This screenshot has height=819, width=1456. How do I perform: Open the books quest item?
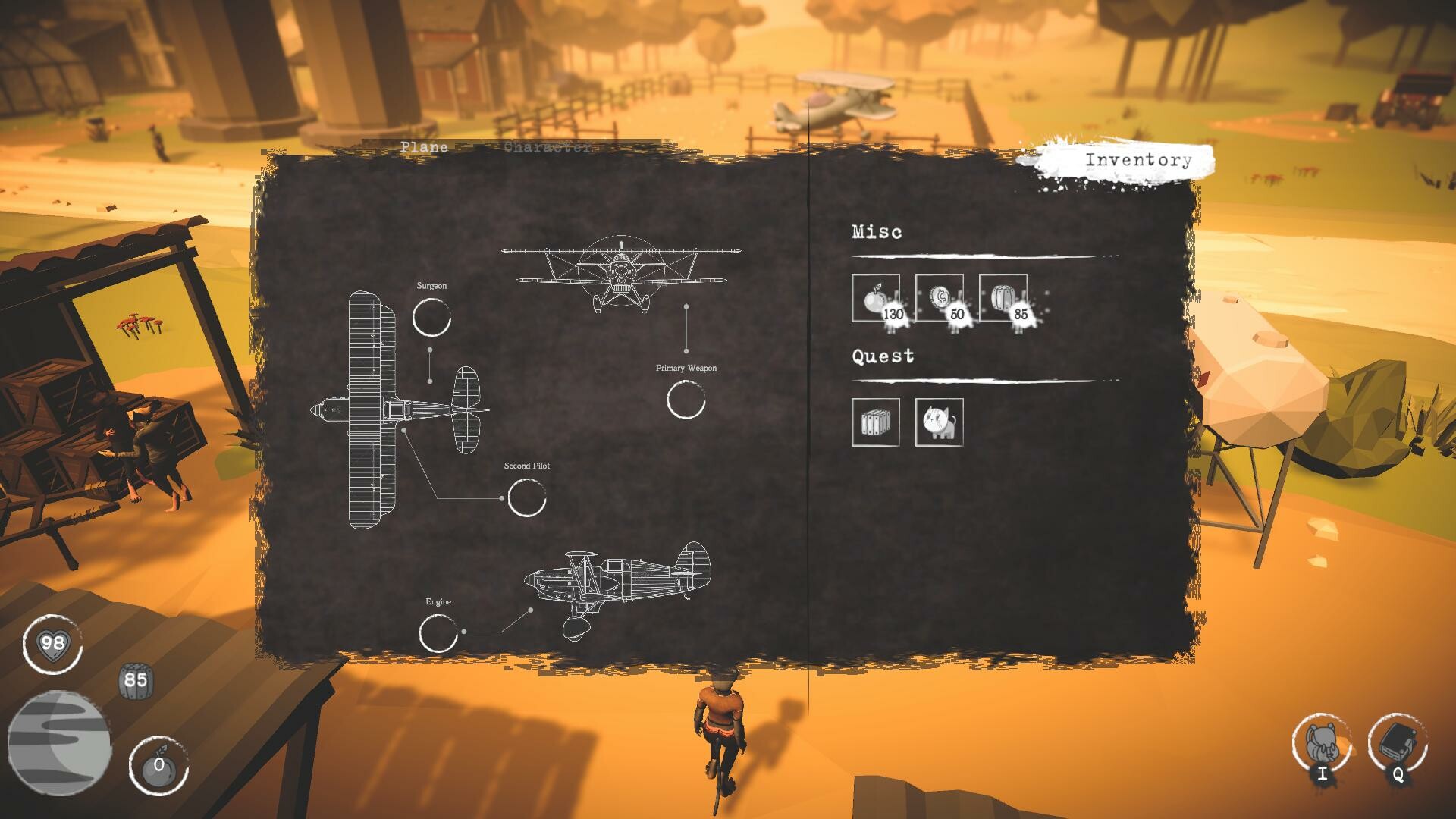876,423
